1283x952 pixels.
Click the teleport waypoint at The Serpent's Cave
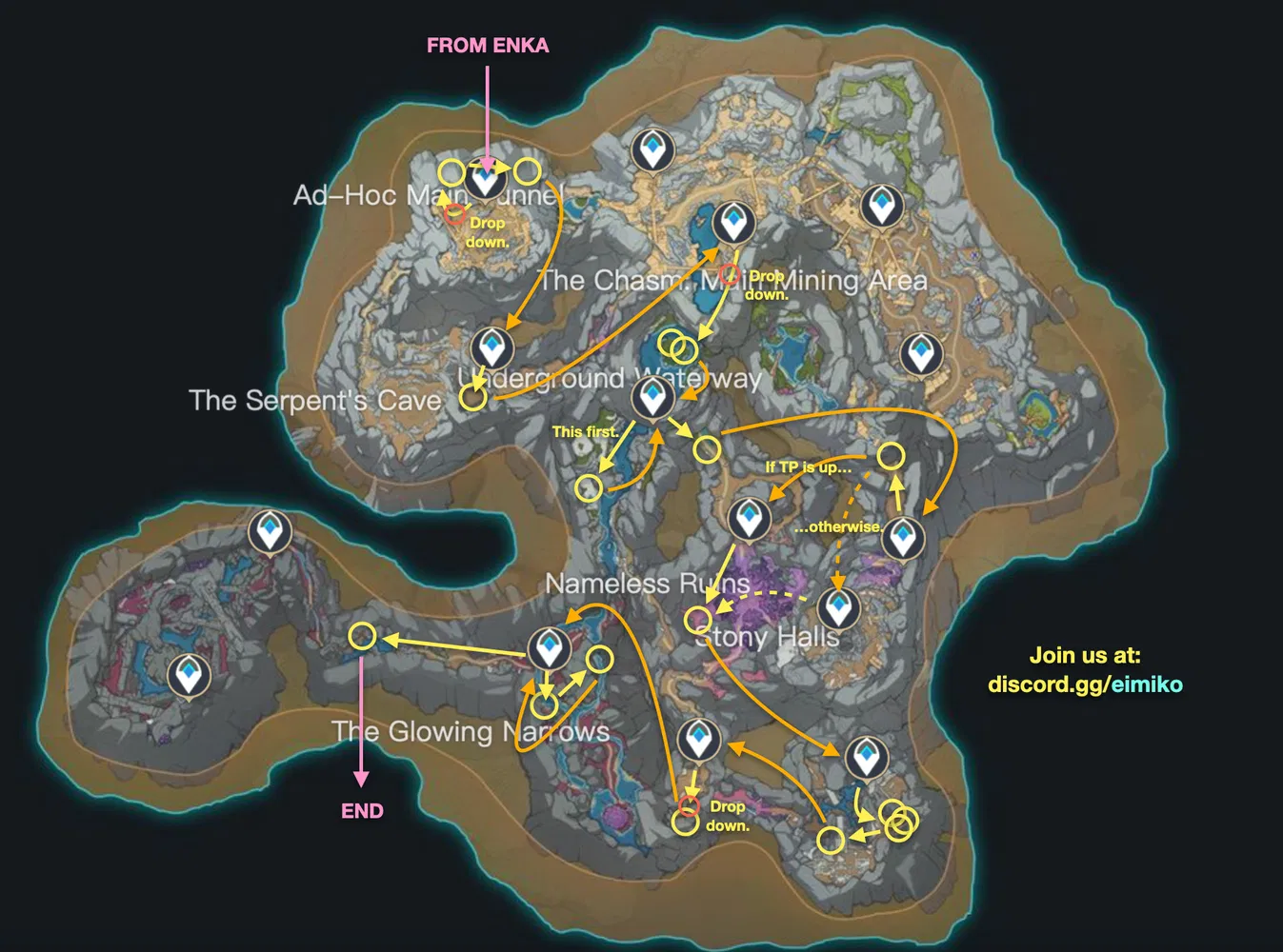click(x=491, y=349)
